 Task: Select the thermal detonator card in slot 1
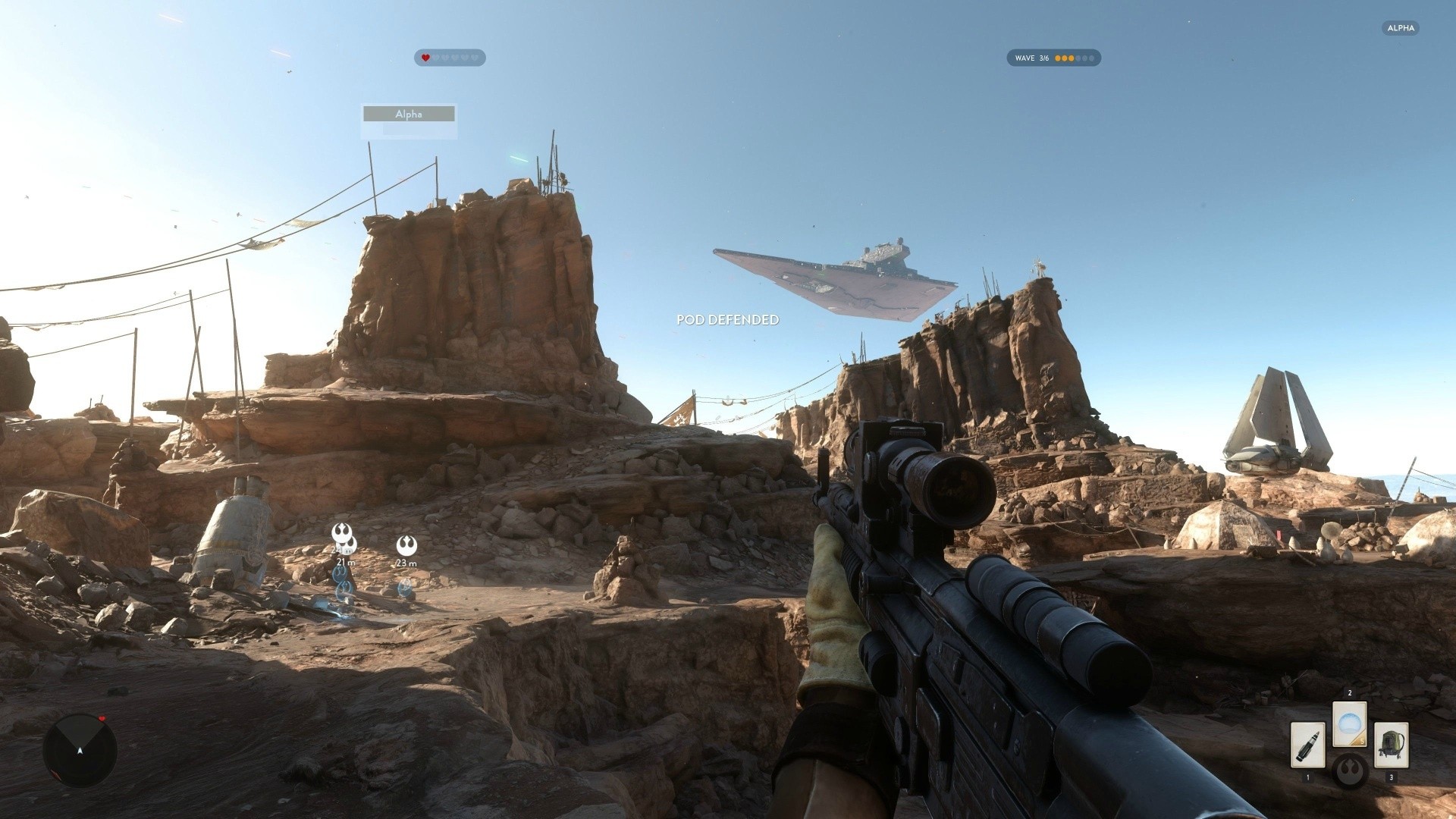[1308, 745]
